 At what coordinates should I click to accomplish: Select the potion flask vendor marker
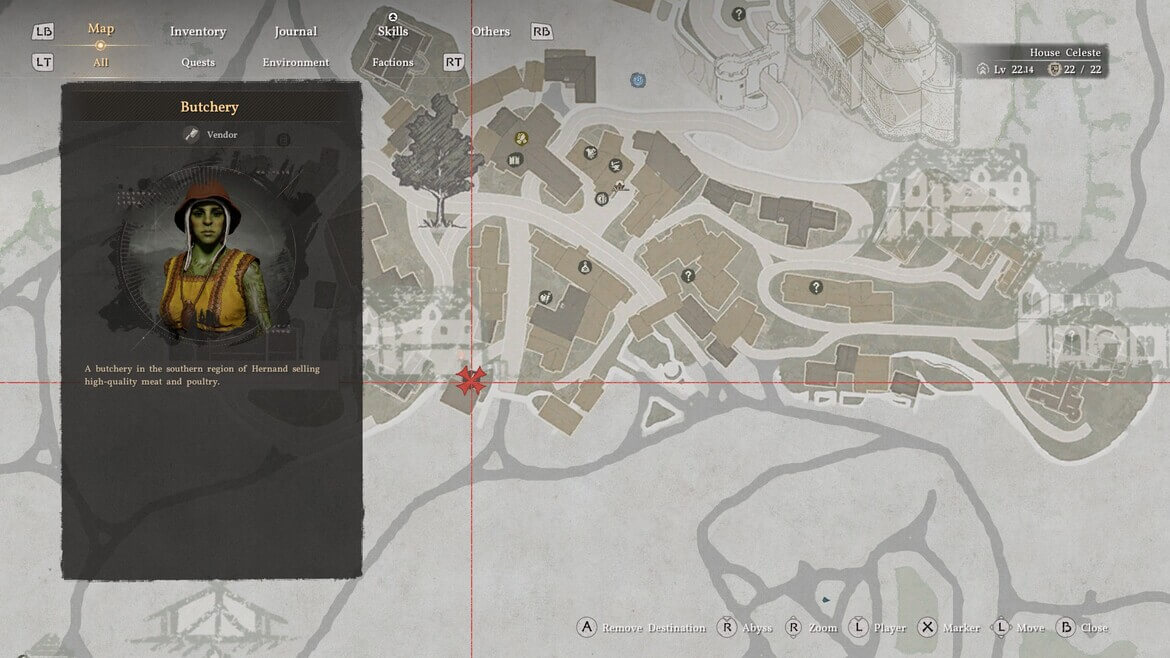pos(584,267)
